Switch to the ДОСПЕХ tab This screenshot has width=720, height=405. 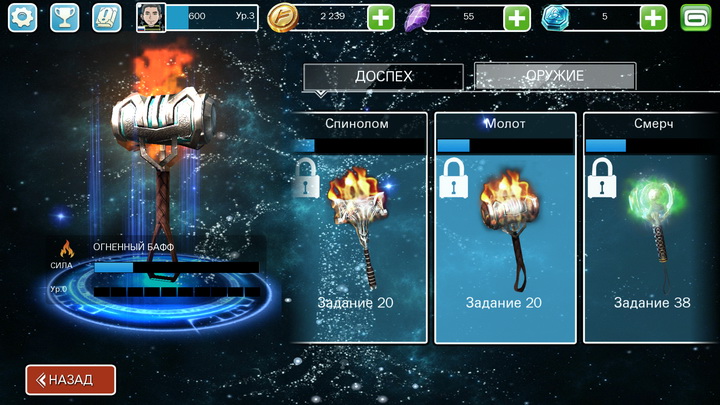[x=383, y=77]
